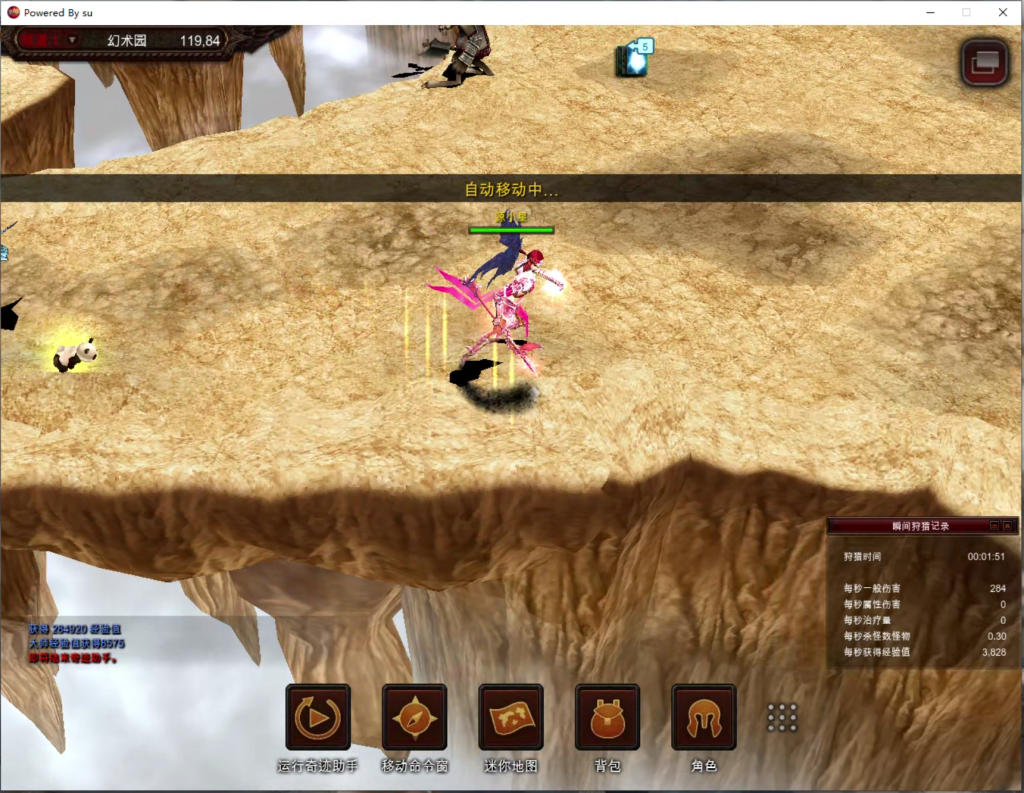Open the channel dropdown arrow
Image resolution: width=1024 pixels, height=793 pixels.
[72, 40]
